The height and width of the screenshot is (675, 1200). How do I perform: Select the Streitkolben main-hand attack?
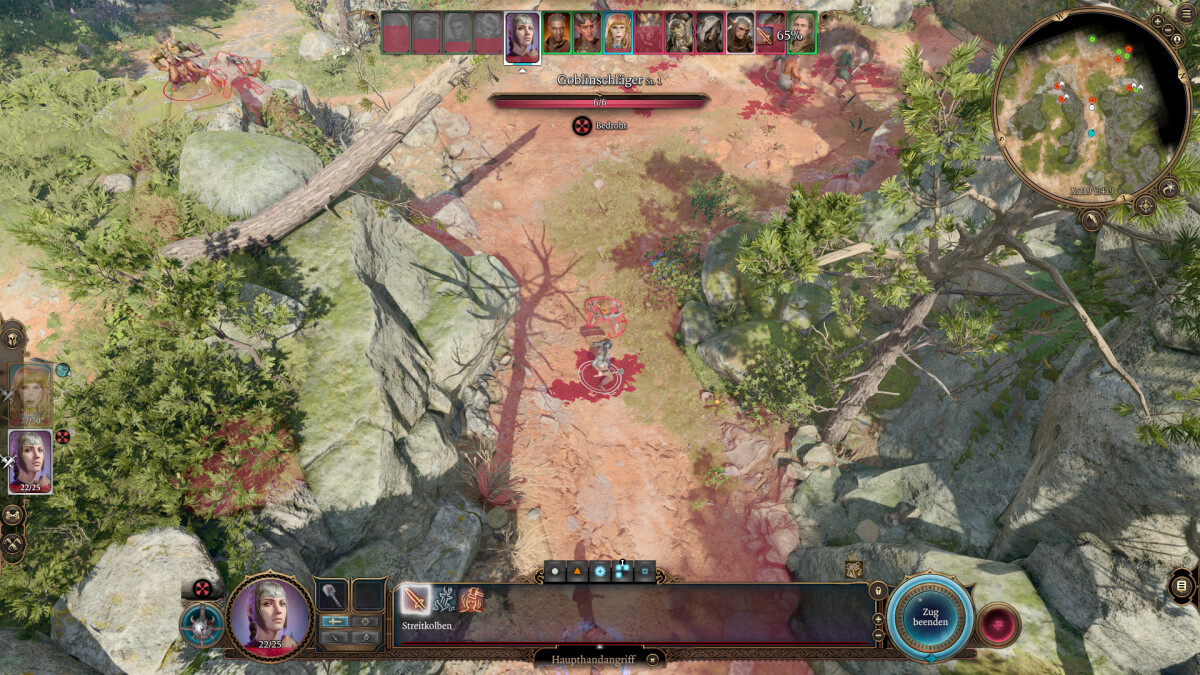pyautogui.click(x=416, y=600)
